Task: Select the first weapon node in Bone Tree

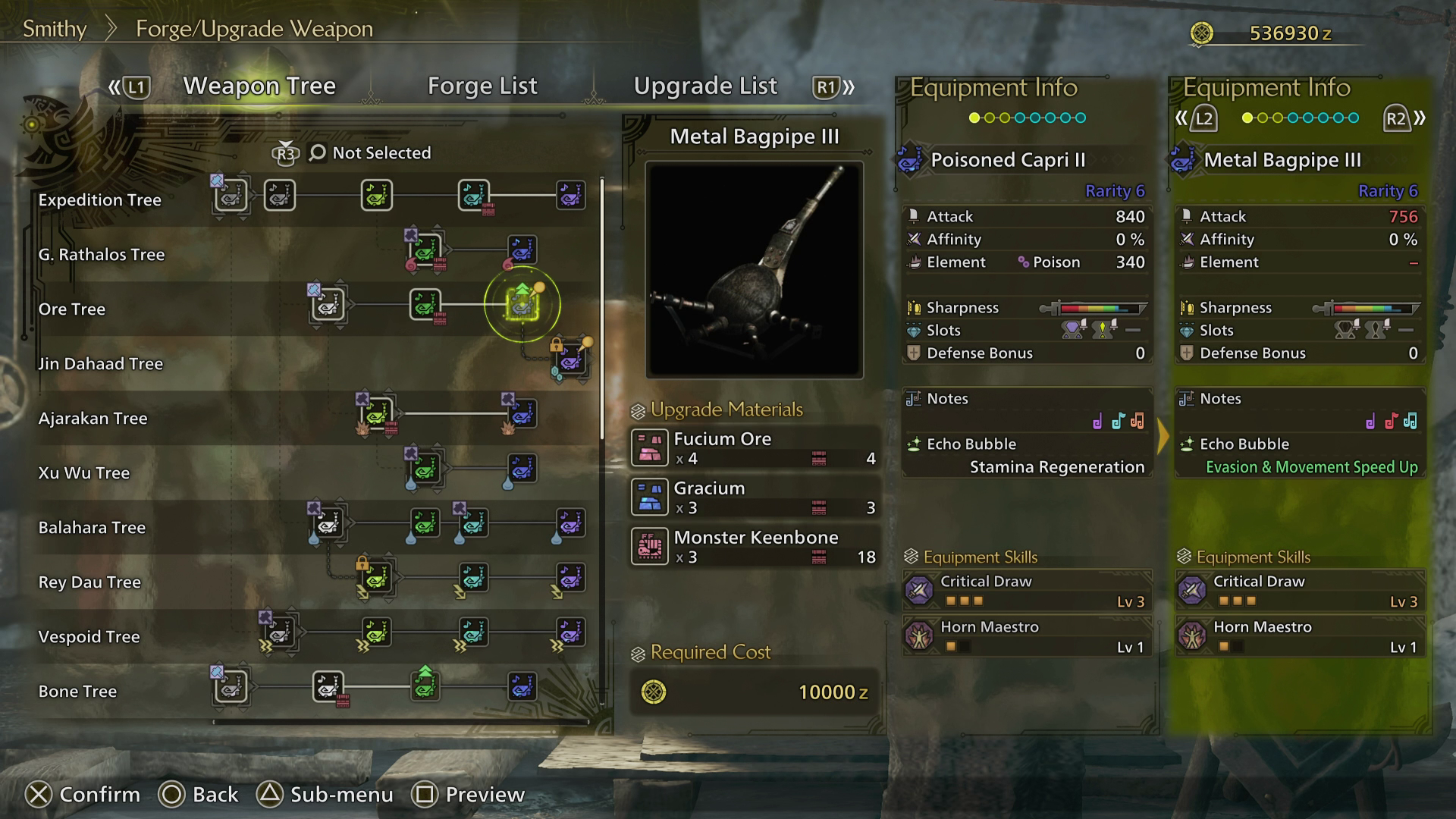Action: (228, 686)
